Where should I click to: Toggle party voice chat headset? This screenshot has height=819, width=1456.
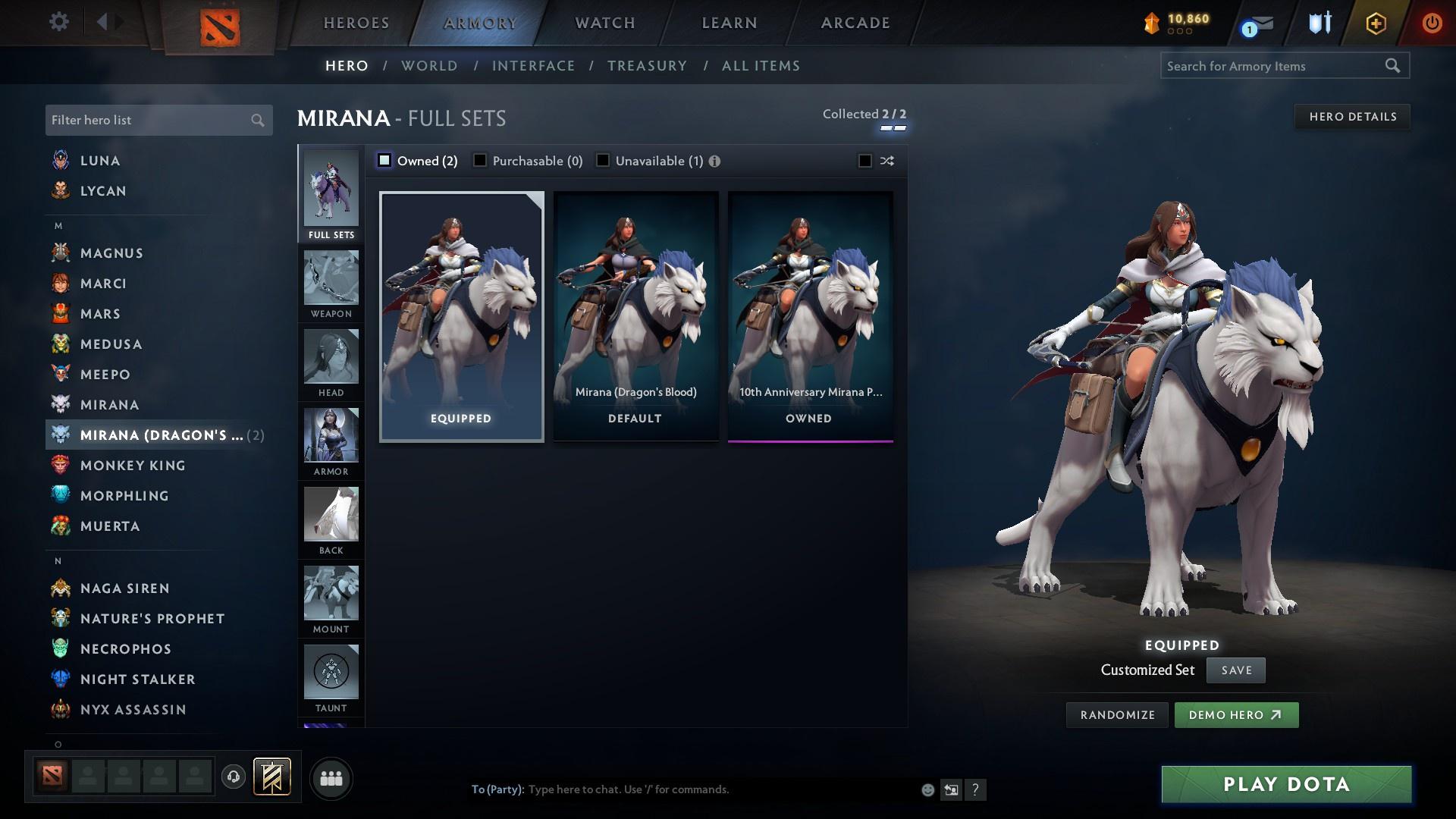[x=233, y=777]
